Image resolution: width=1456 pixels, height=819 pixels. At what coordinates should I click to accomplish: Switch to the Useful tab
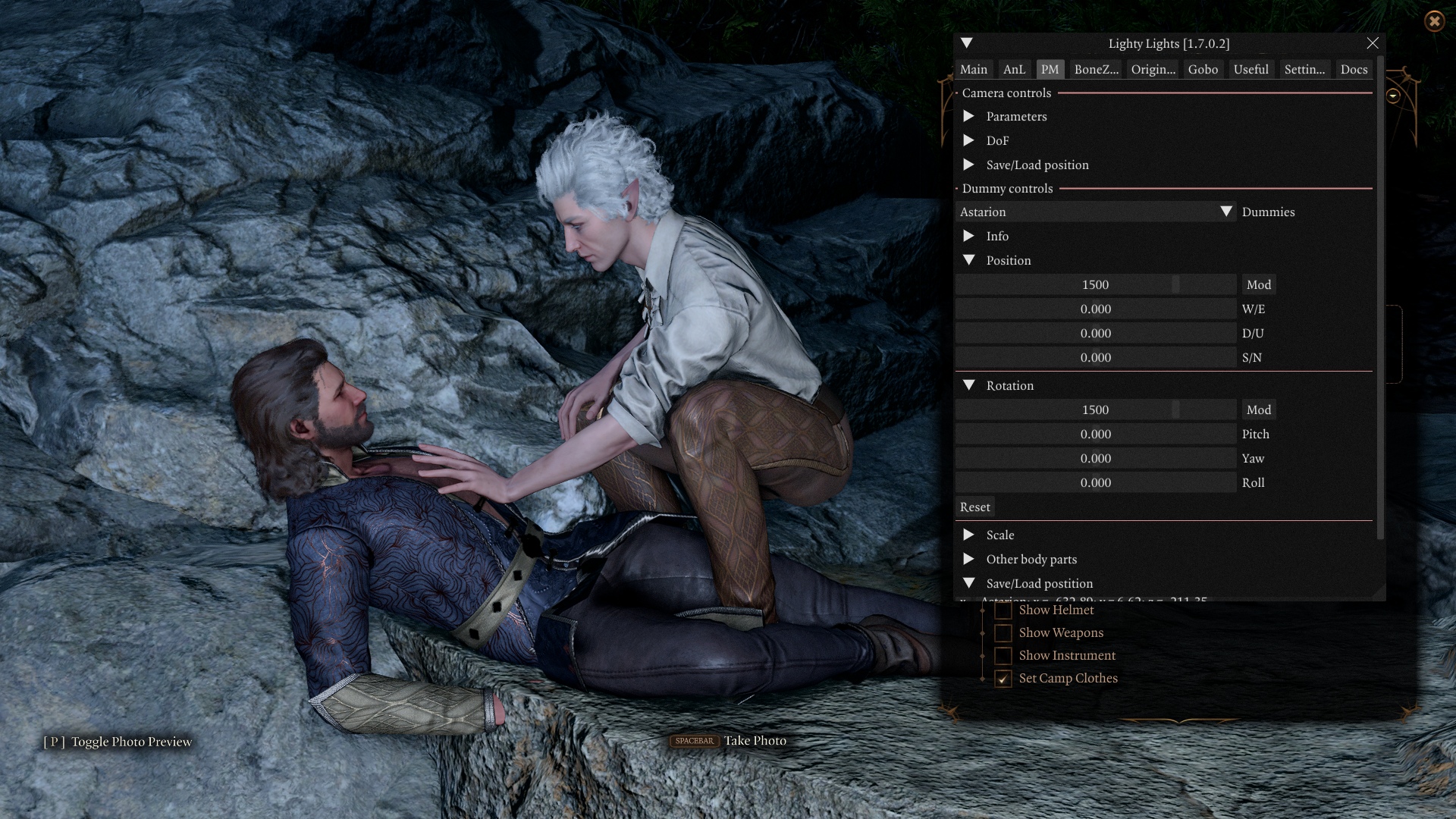pos(1250,69)
